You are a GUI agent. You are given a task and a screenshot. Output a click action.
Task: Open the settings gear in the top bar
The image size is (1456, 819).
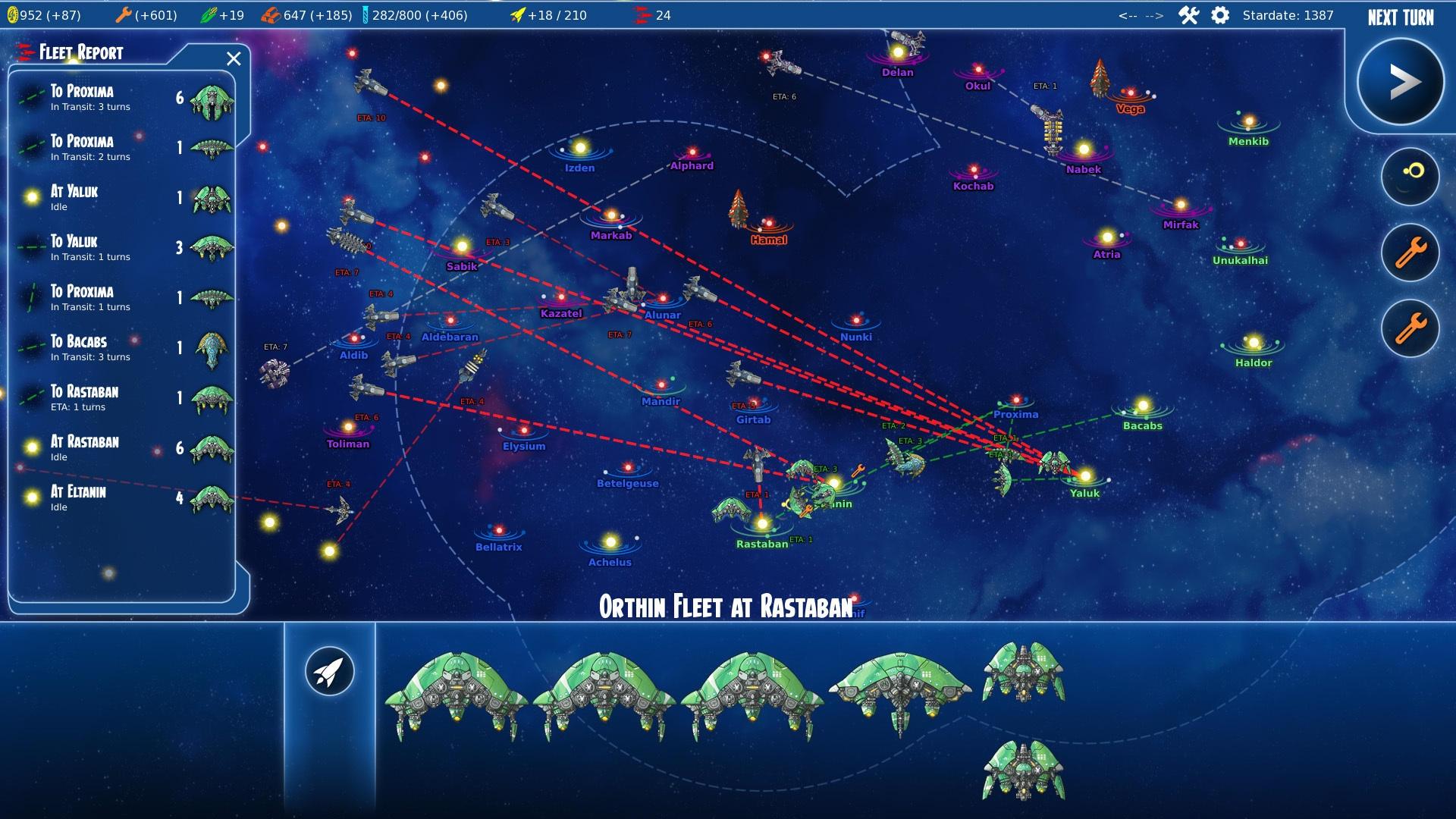click(x=1220, y=14)
